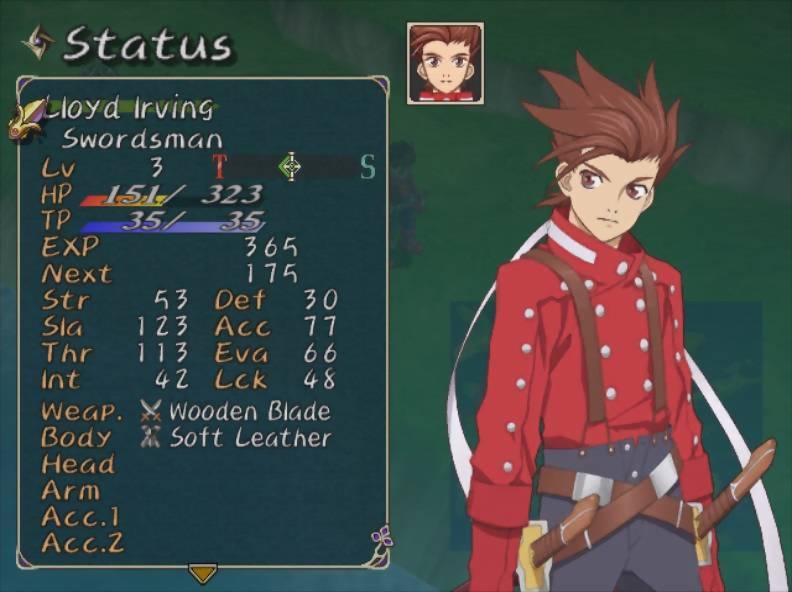Click the yellow down arrow below the panel
The image size is (792, 592).
[203, 573]
